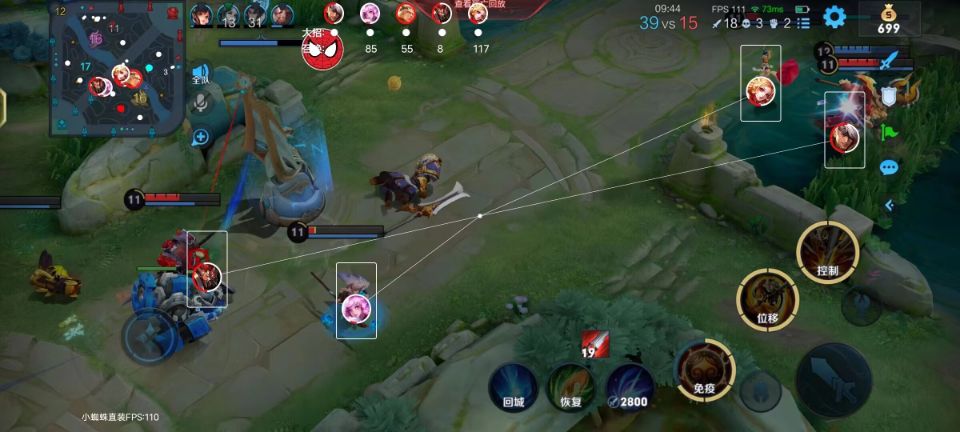Send the blue sword attack signal
The image size is (960, 432).
888,62
